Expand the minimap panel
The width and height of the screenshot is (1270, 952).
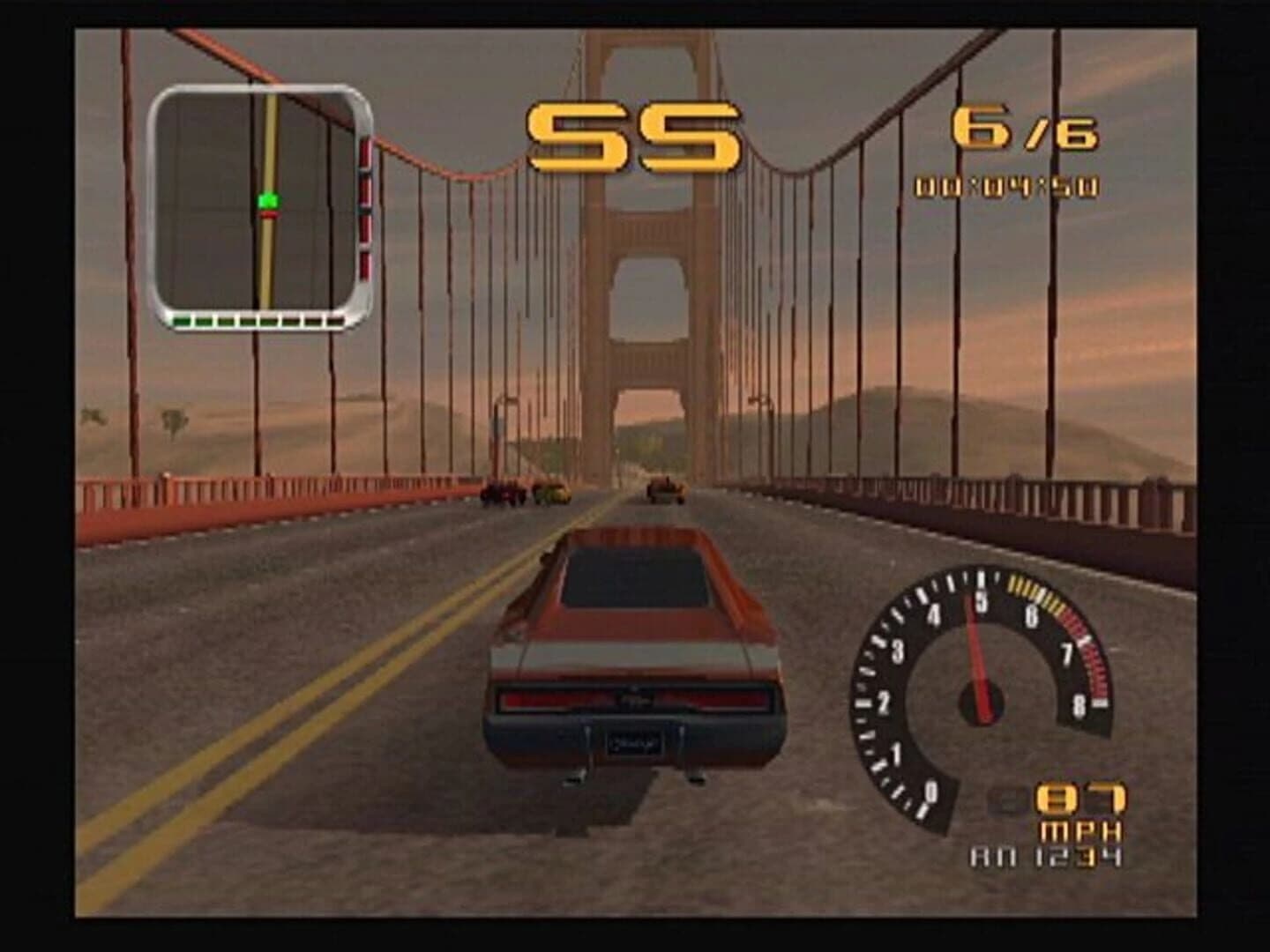(x=260, y=203)
